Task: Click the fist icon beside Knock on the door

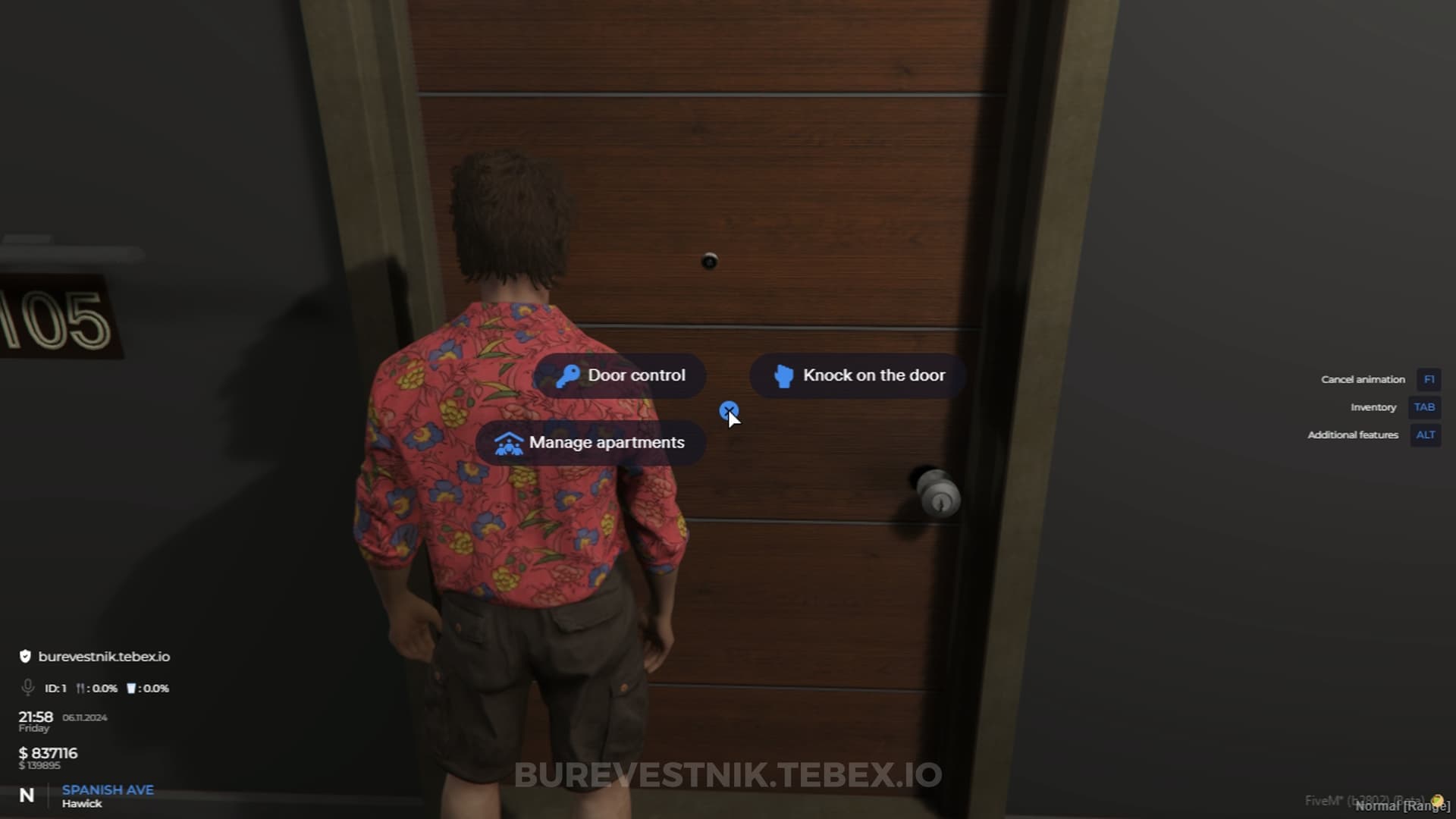Action: pyautogui.click(x=784, y=375)
